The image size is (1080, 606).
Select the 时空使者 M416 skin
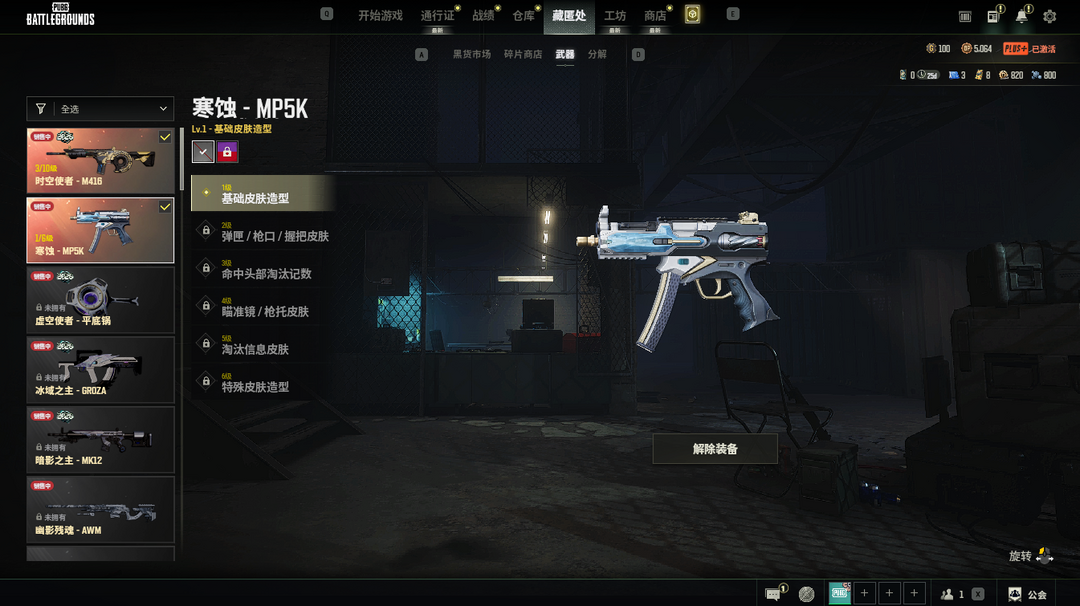pyautogui.click(x=100, y=160)
